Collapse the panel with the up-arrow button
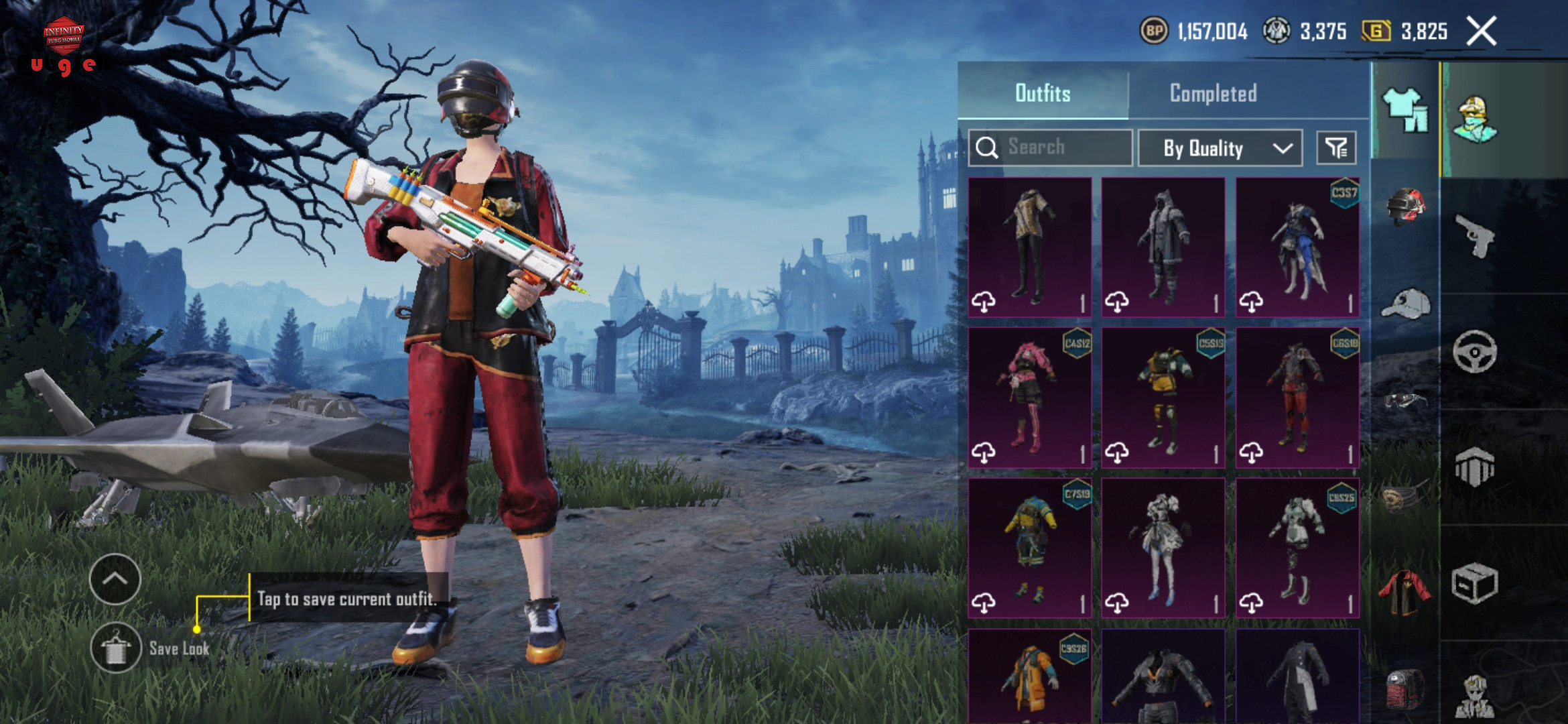 [115, 579]
